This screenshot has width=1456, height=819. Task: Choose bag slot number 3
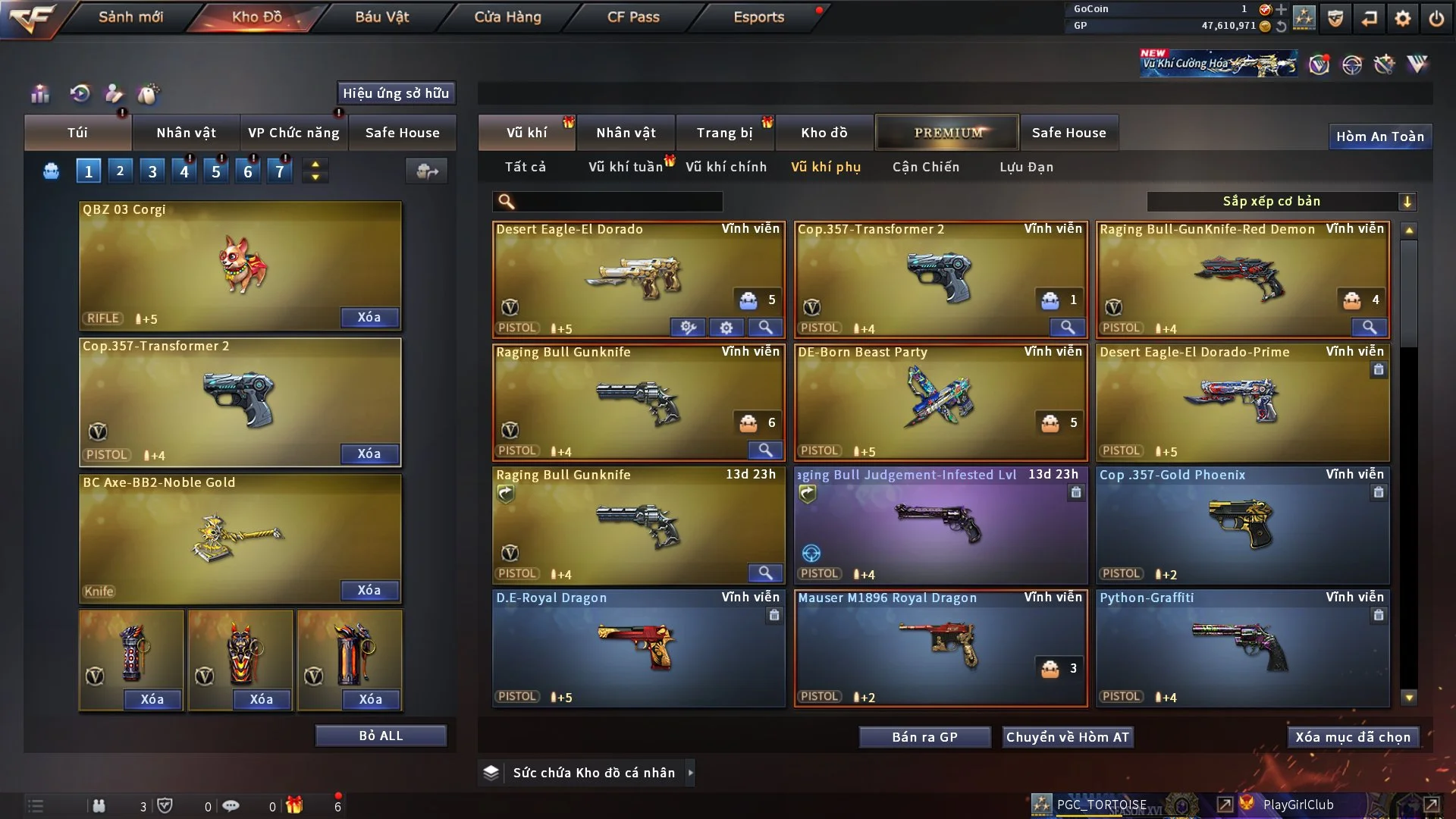point(152,171)
